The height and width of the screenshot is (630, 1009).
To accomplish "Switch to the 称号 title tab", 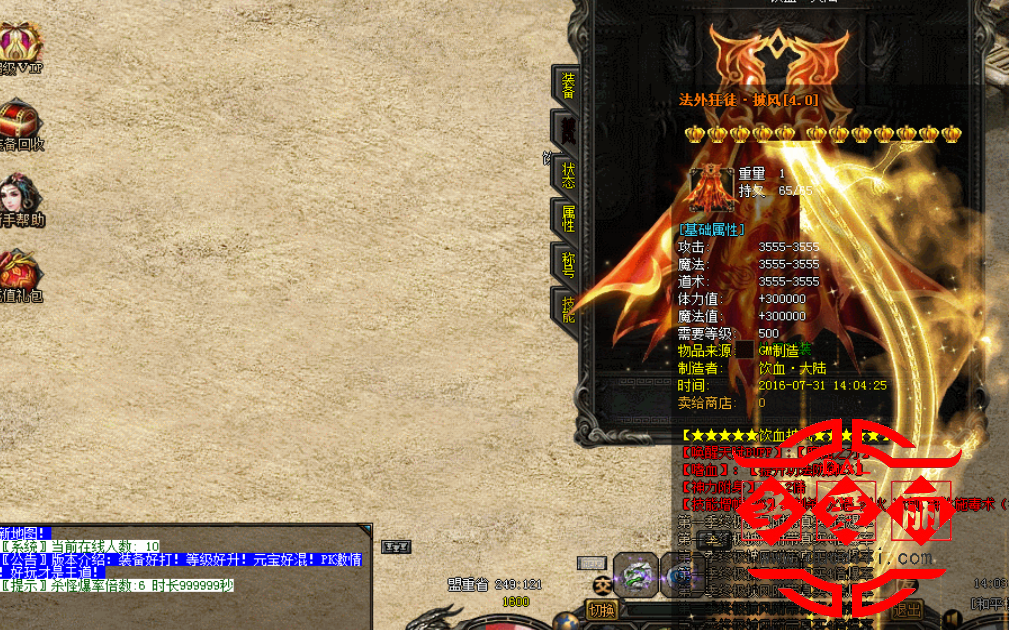I will (x=568, y=264).
